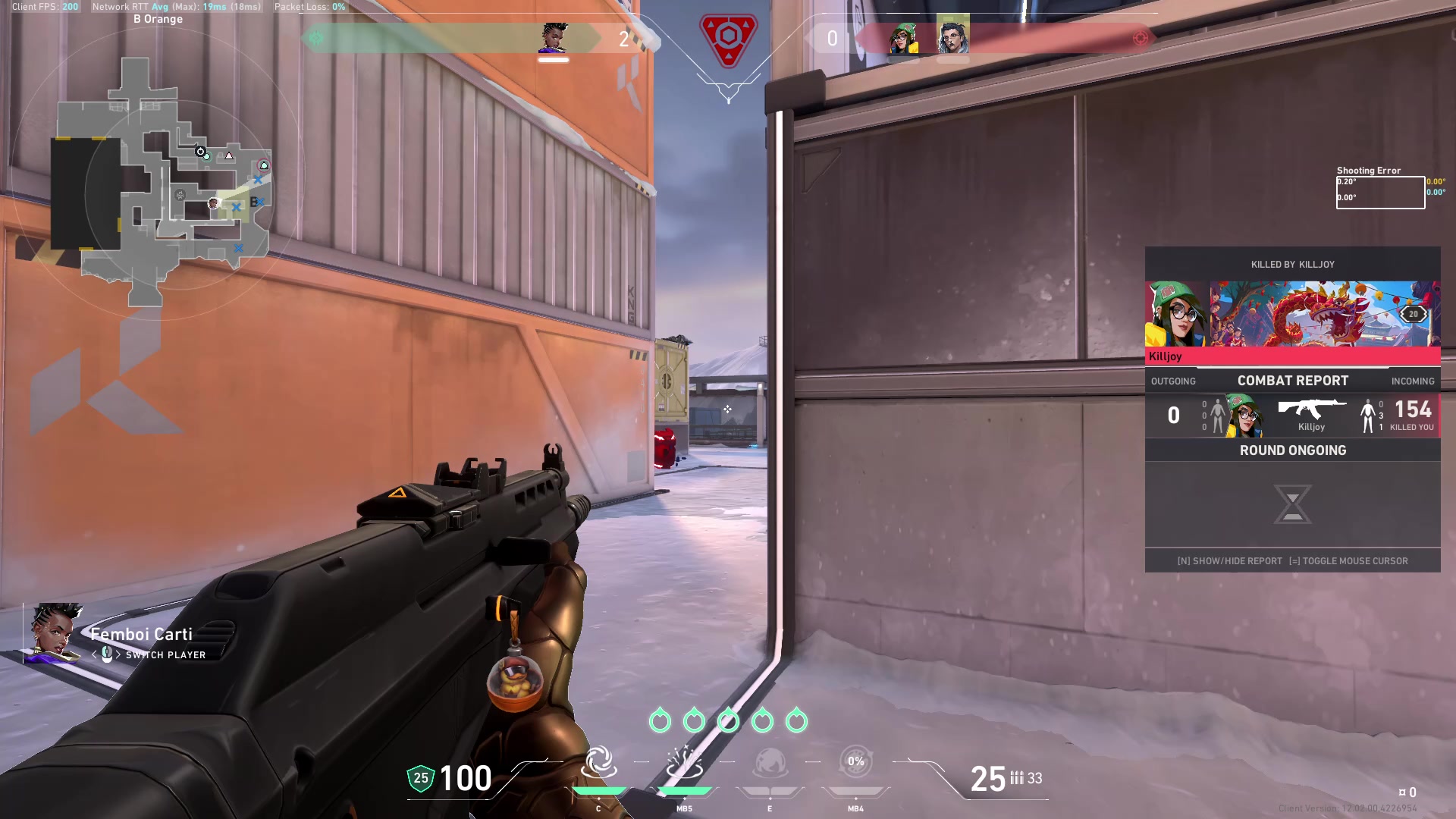This screenshot has width=1456, height=819.
Task: Click the grayed-out E globe ability icon
Action: click(x=771, y=763)
